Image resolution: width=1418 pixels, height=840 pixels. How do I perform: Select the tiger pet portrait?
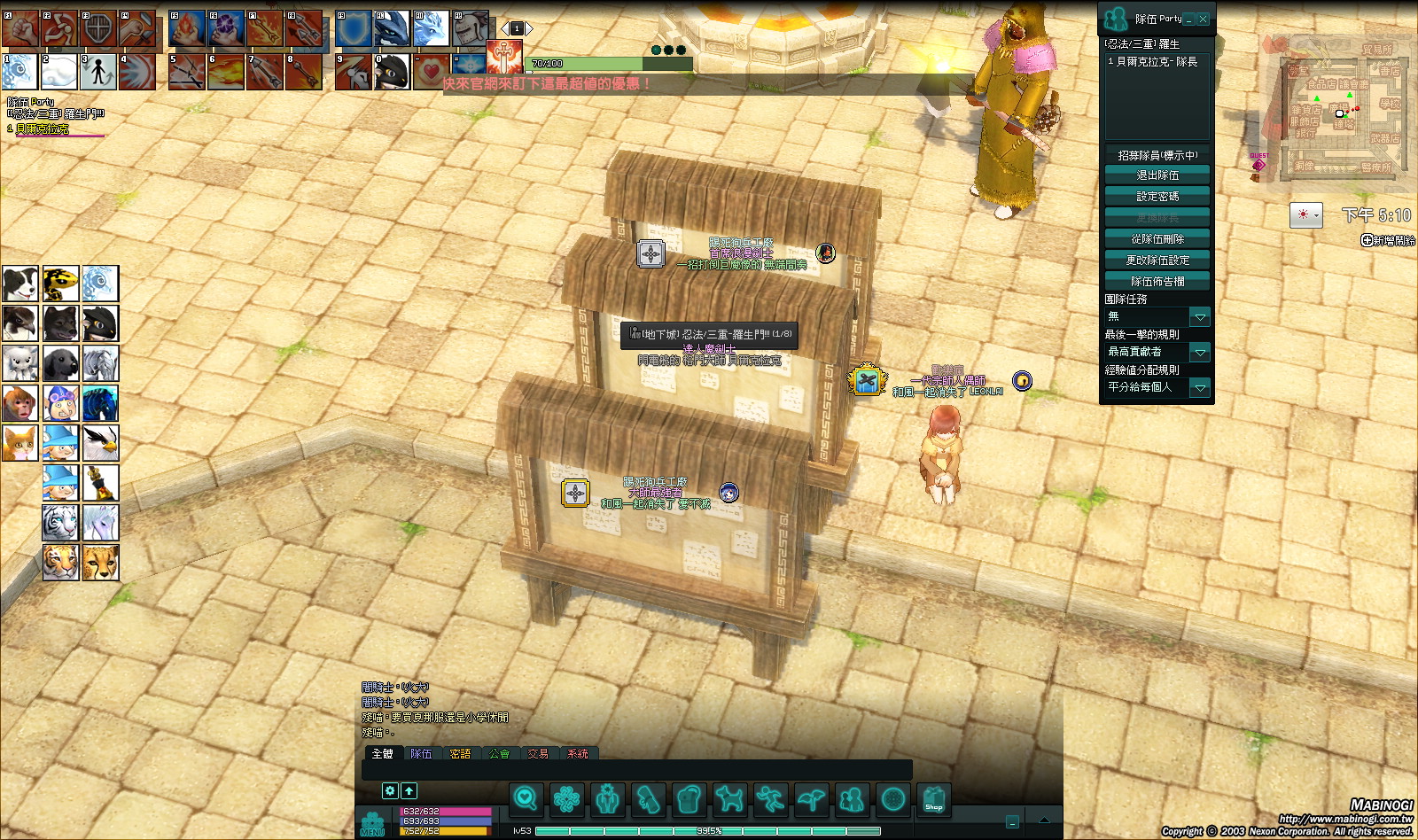click(x=60, y=563)
